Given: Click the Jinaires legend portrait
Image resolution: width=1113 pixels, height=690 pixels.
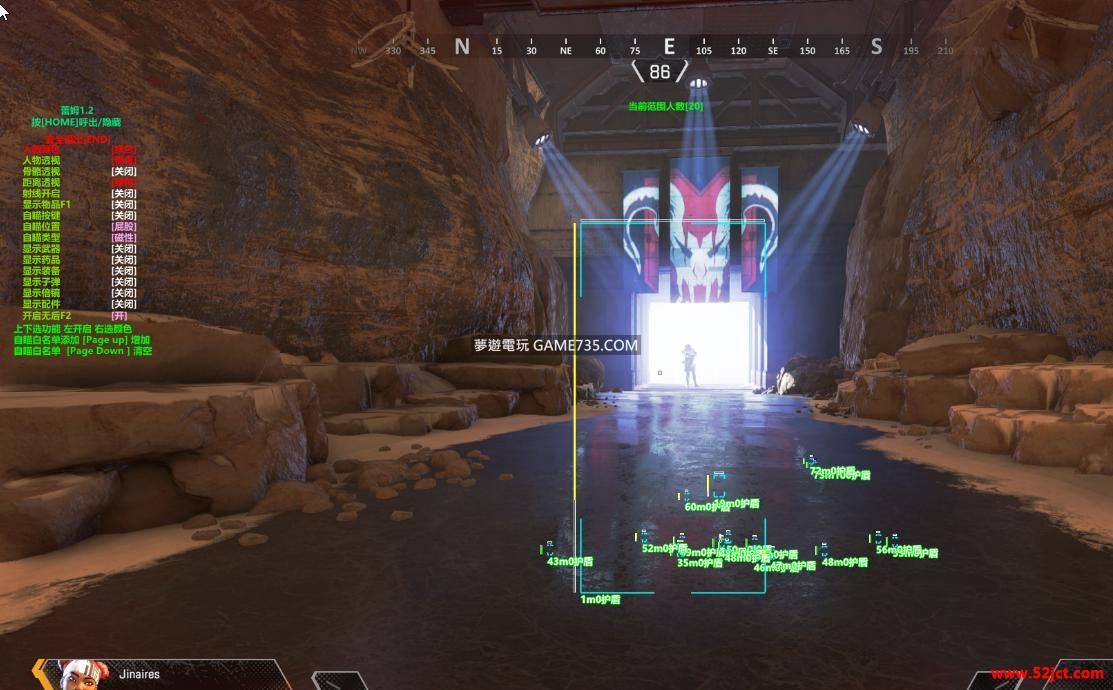Looking at the screenshot, I should (x=82, y=674).
